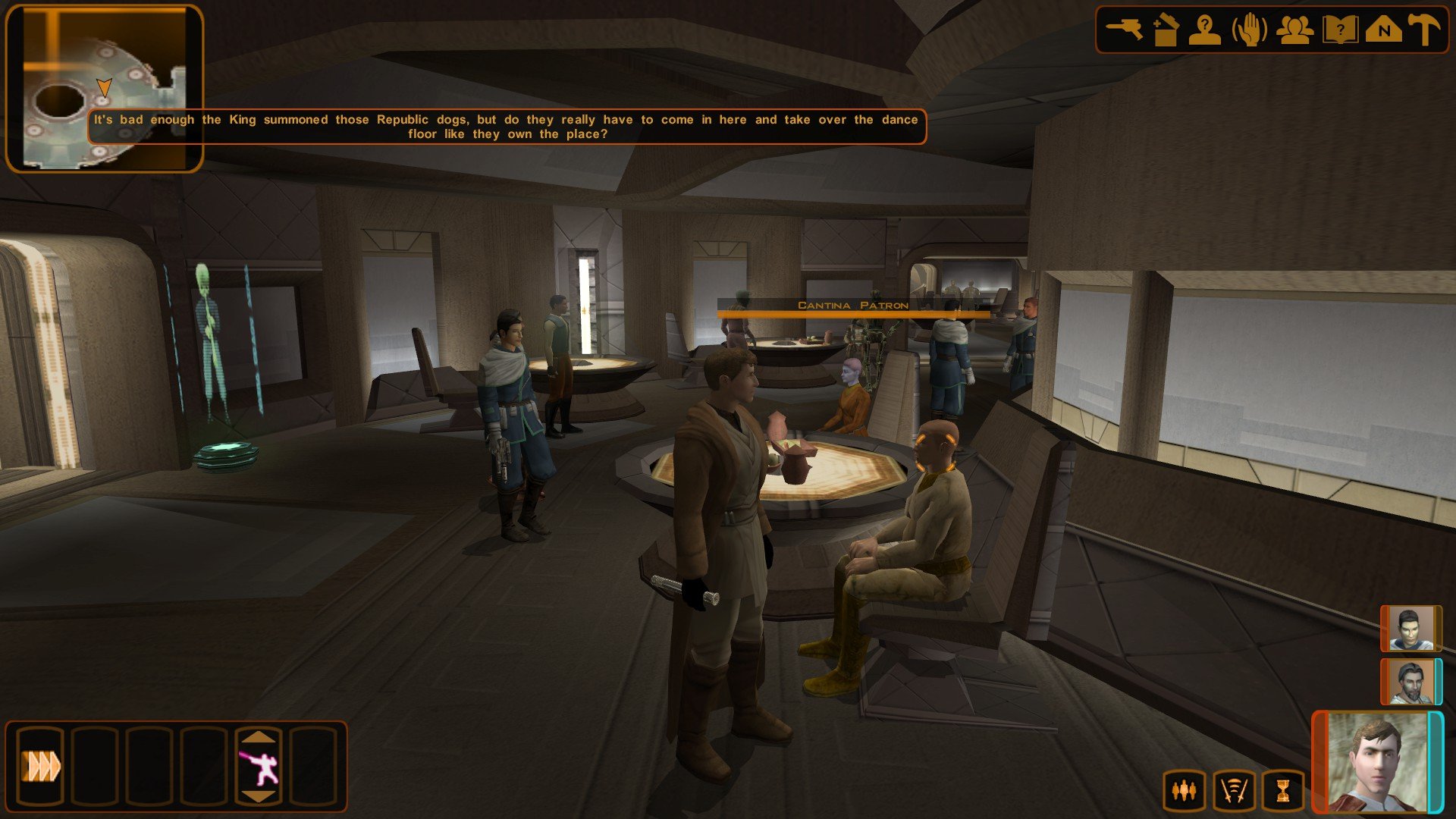Open the journal book icon

1339,31
